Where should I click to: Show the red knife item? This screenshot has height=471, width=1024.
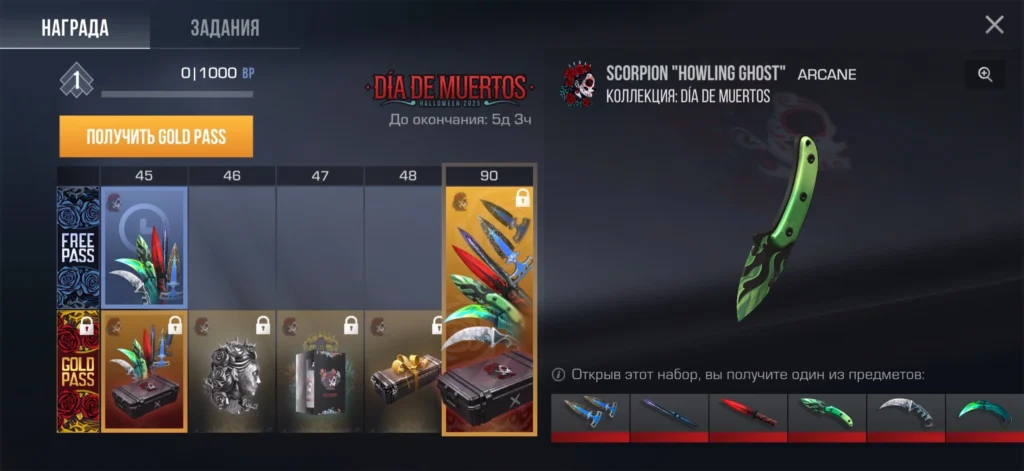[748, 416]
